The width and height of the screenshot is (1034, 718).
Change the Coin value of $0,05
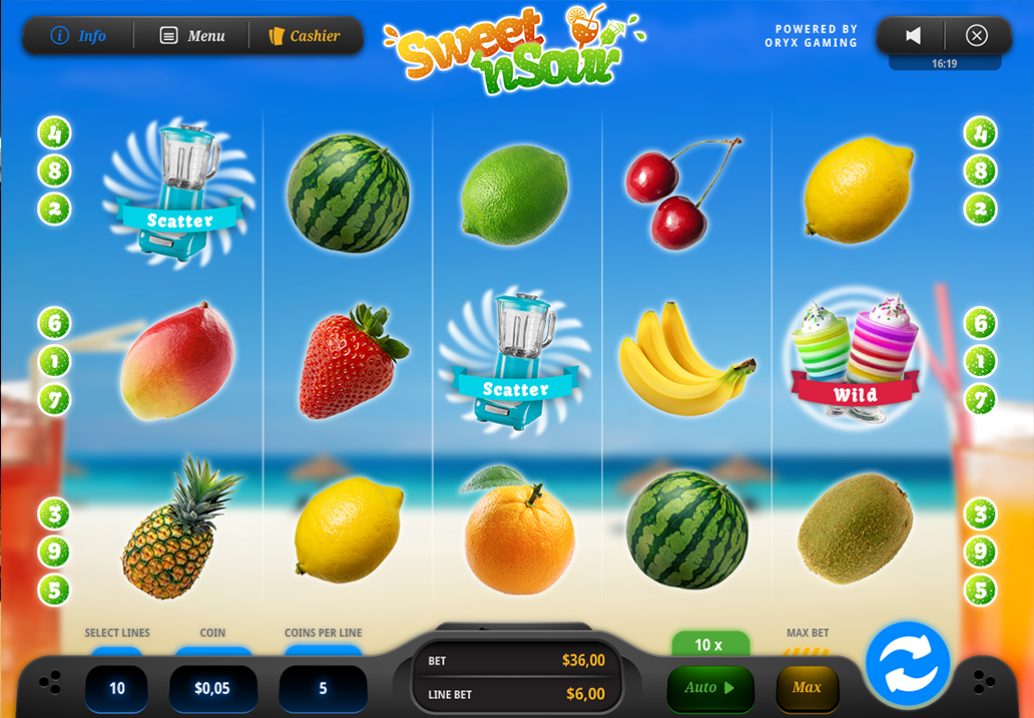(212, 688)
